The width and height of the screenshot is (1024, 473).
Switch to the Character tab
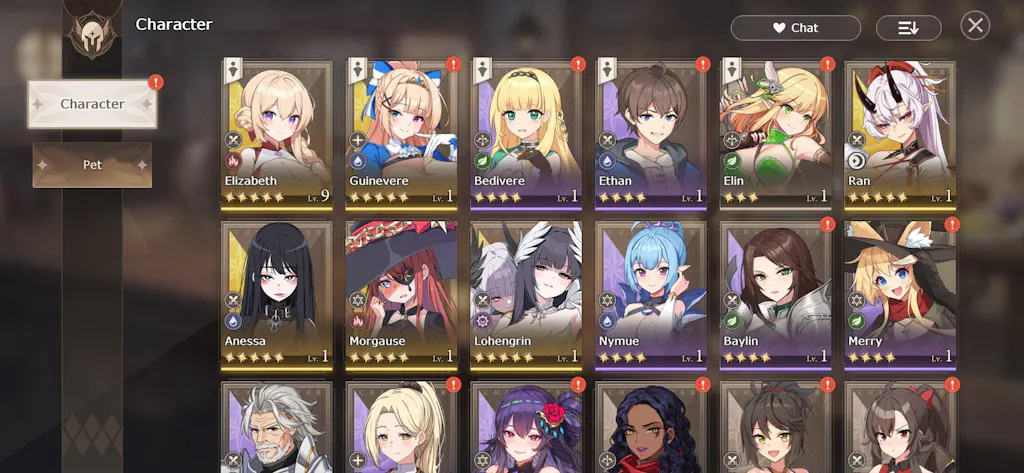coord(92,104)
